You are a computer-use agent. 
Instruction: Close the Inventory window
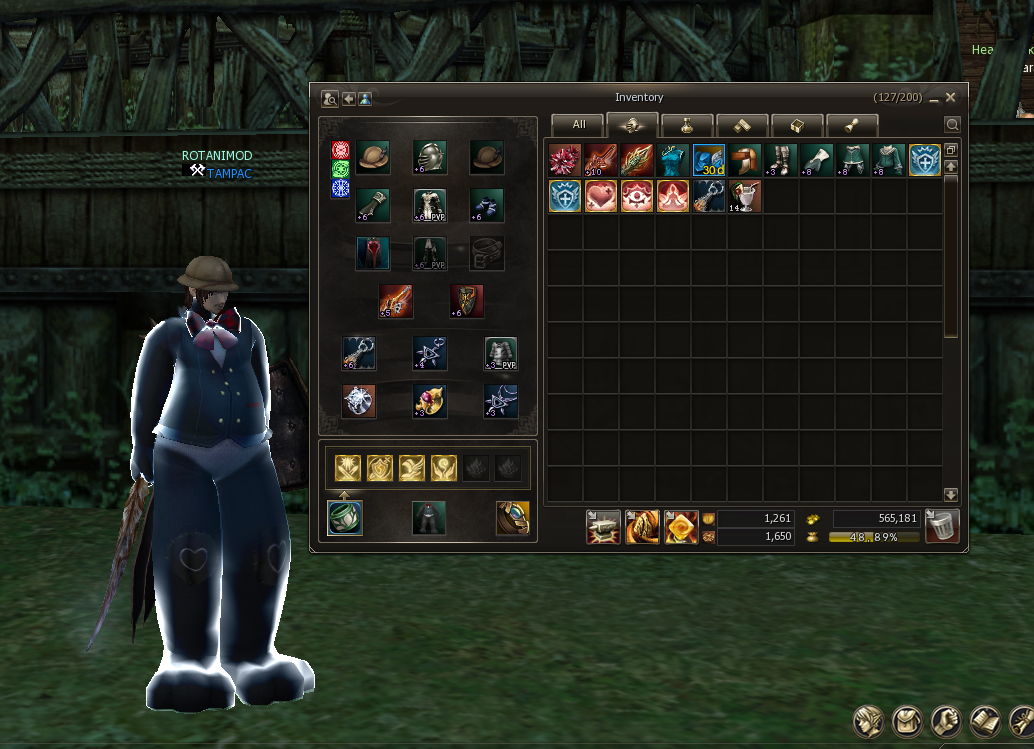coord(951,97)
